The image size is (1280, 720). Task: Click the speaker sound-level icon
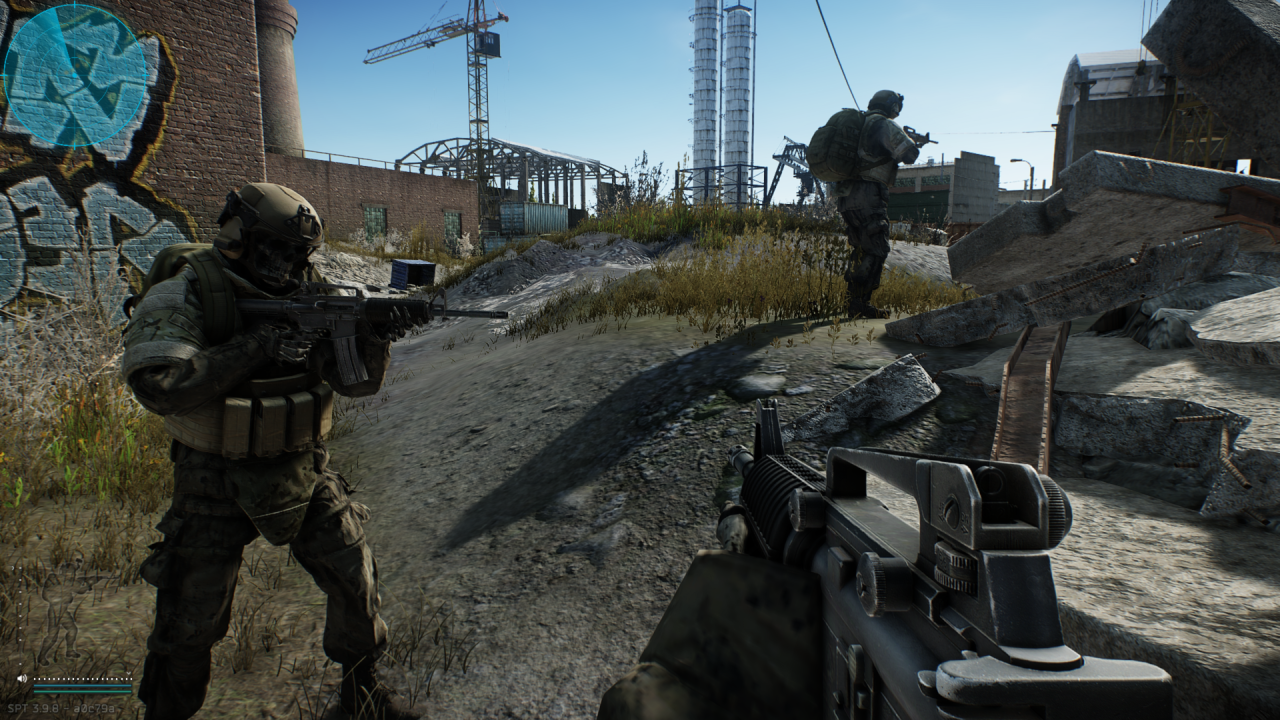point(21,678)
